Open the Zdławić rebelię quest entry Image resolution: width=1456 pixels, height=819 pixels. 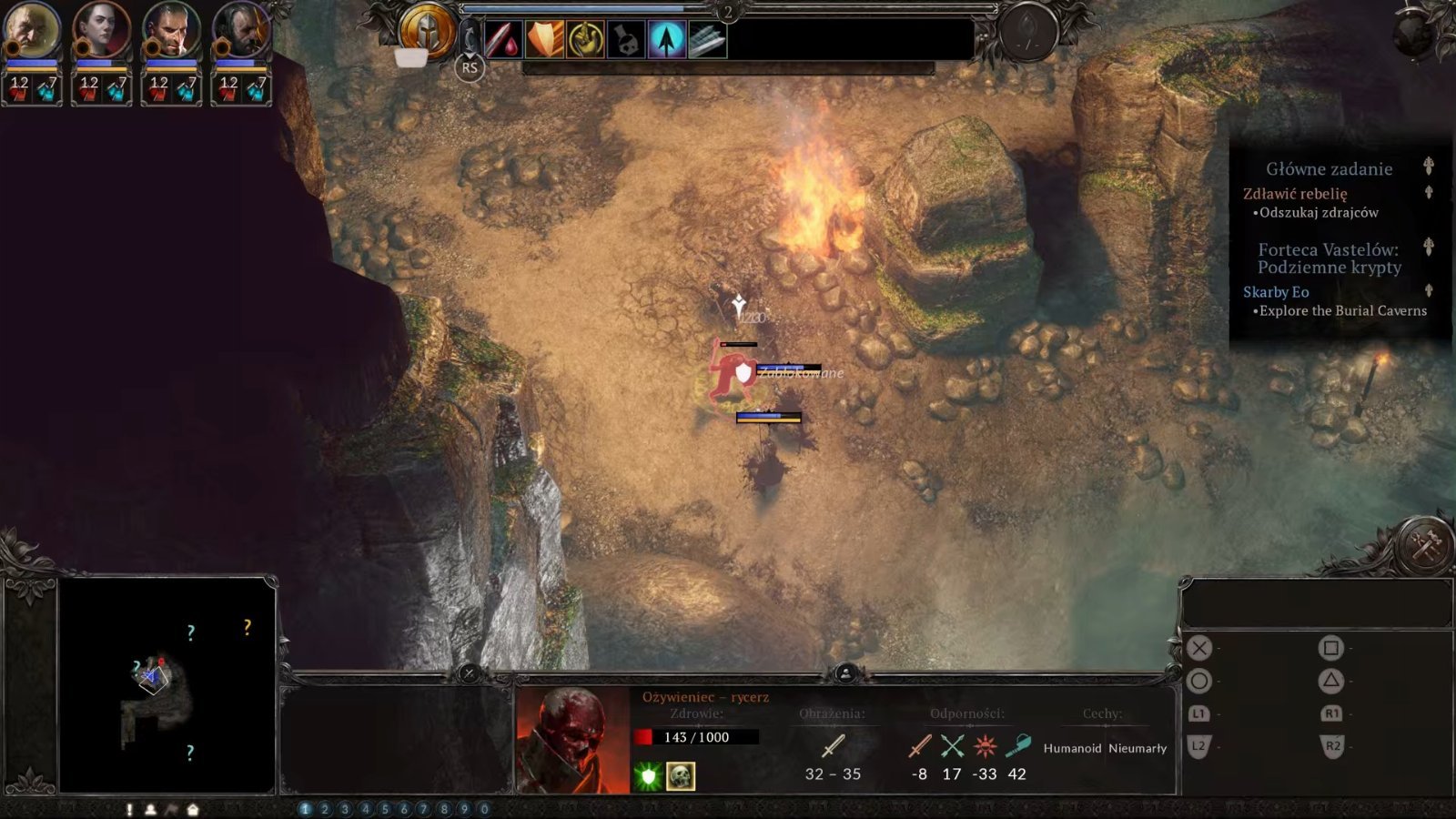[1295, 193]
